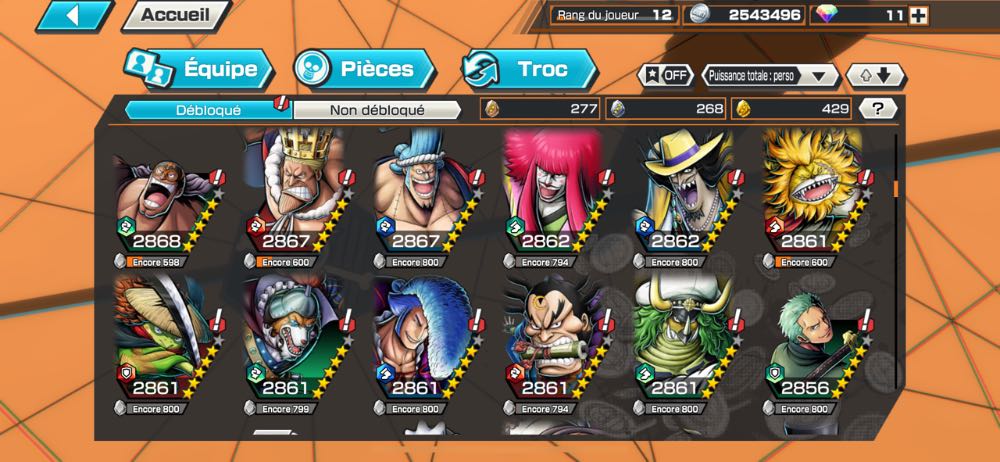Open help with the question mark button
Viewport: 1000px width, 462px height.
tap(878, 109)
